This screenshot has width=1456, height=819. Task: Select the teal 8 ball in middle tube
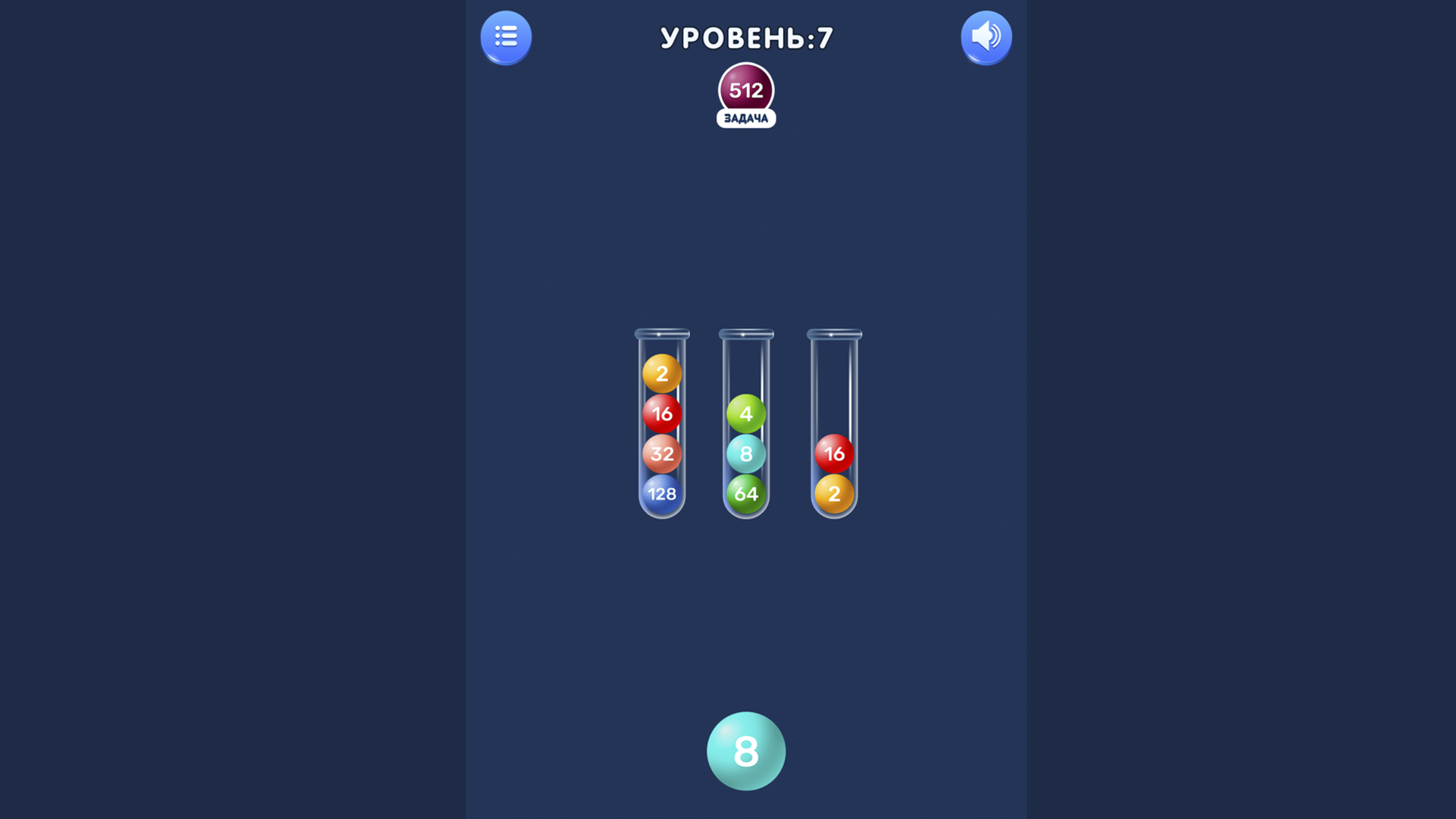(x=746, y=454)
